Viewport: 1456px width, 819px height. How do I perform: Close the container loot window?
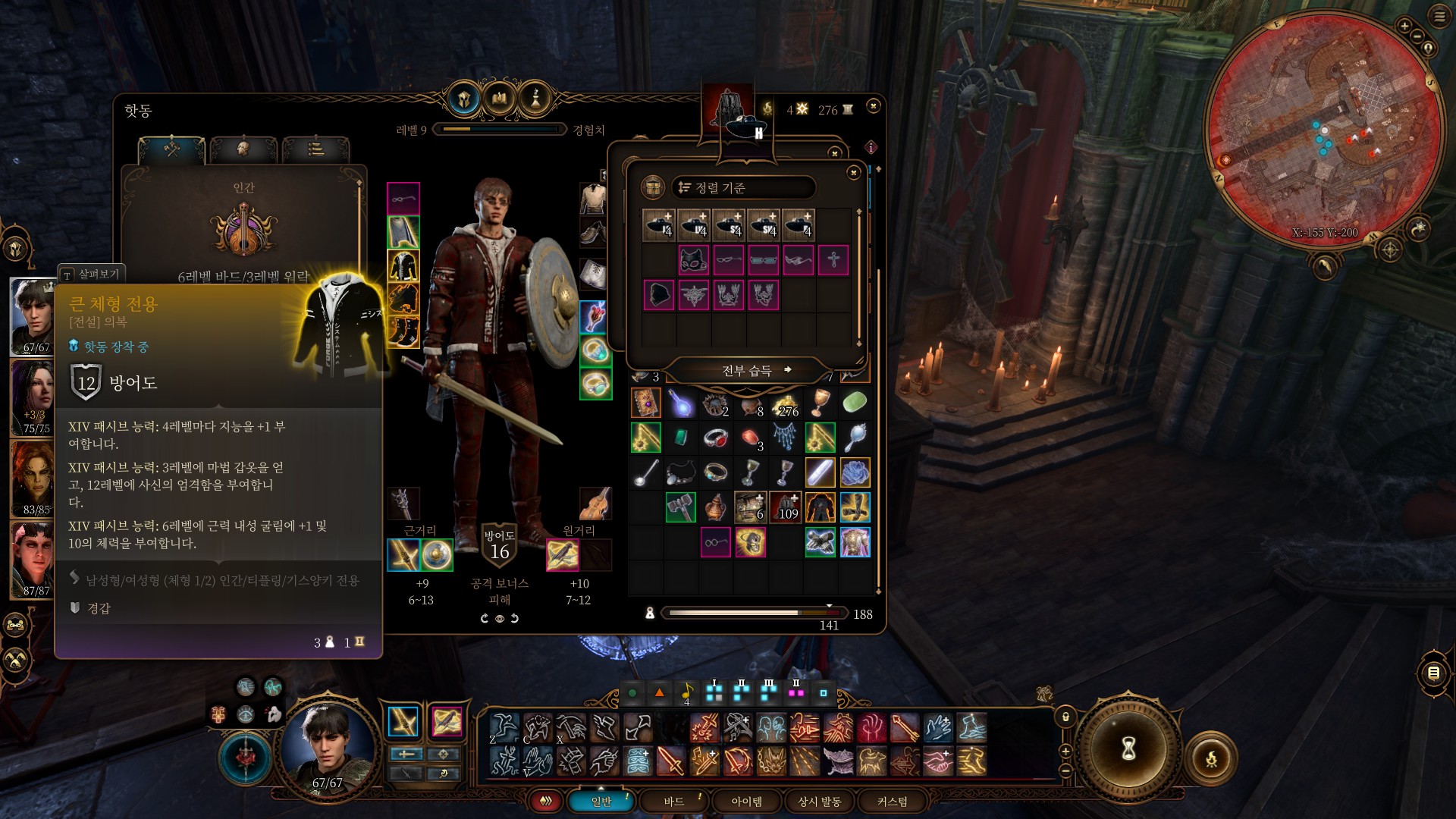(x=853, y=173)
